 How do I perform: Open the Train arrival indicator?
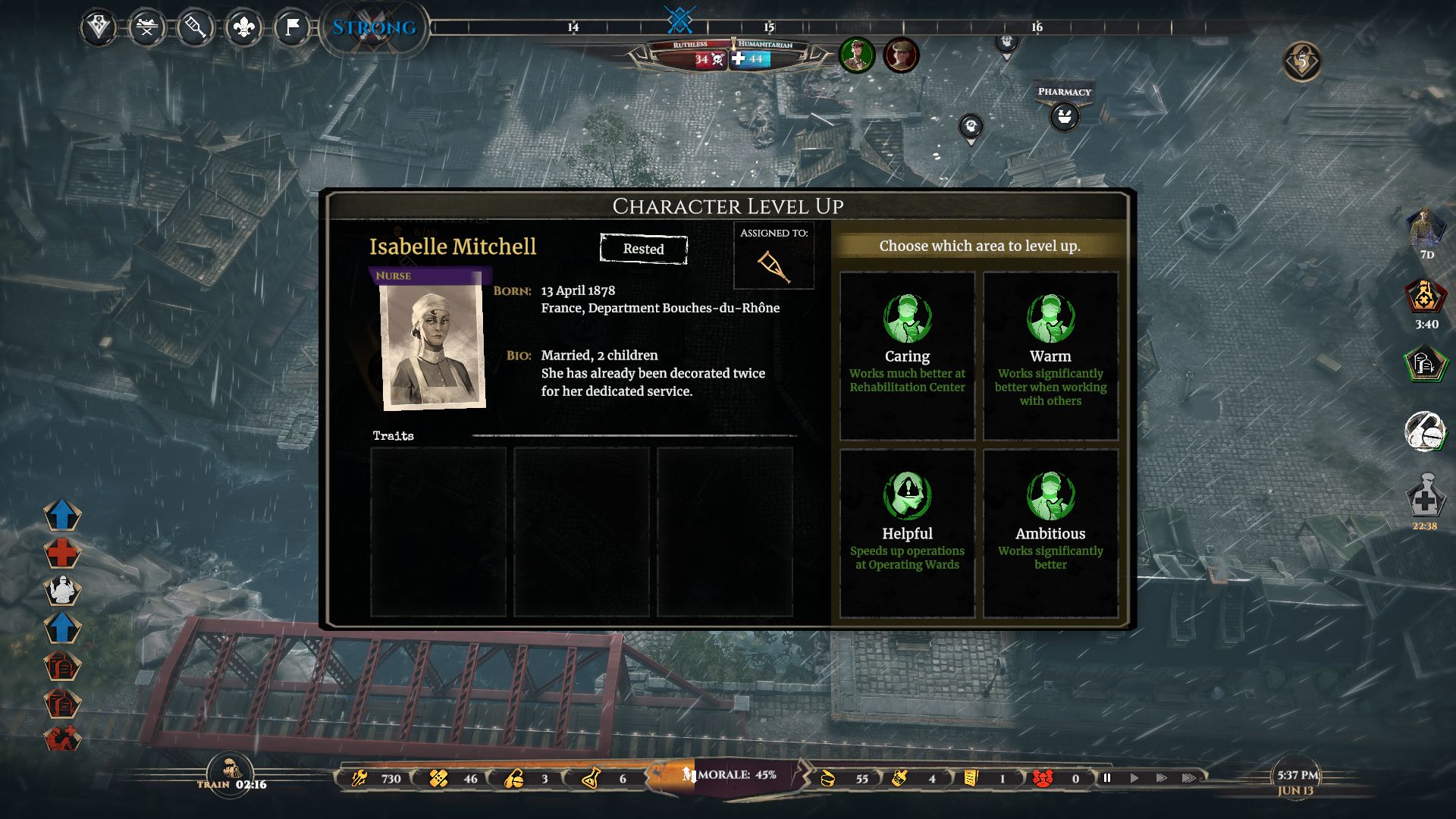[230, 773]
